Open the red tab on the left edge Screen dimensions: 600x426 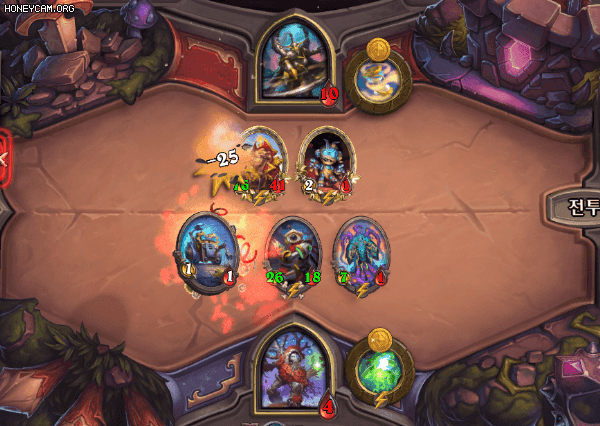tap(4, 157)
